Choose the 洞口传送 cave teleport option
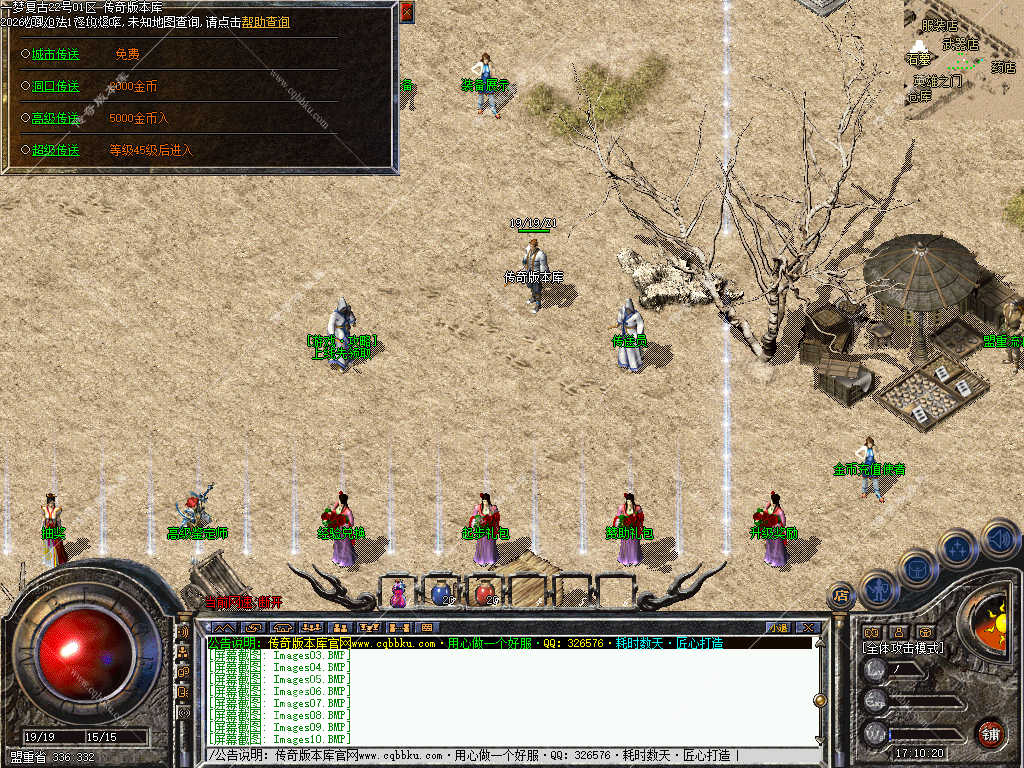 pos(55,87)
